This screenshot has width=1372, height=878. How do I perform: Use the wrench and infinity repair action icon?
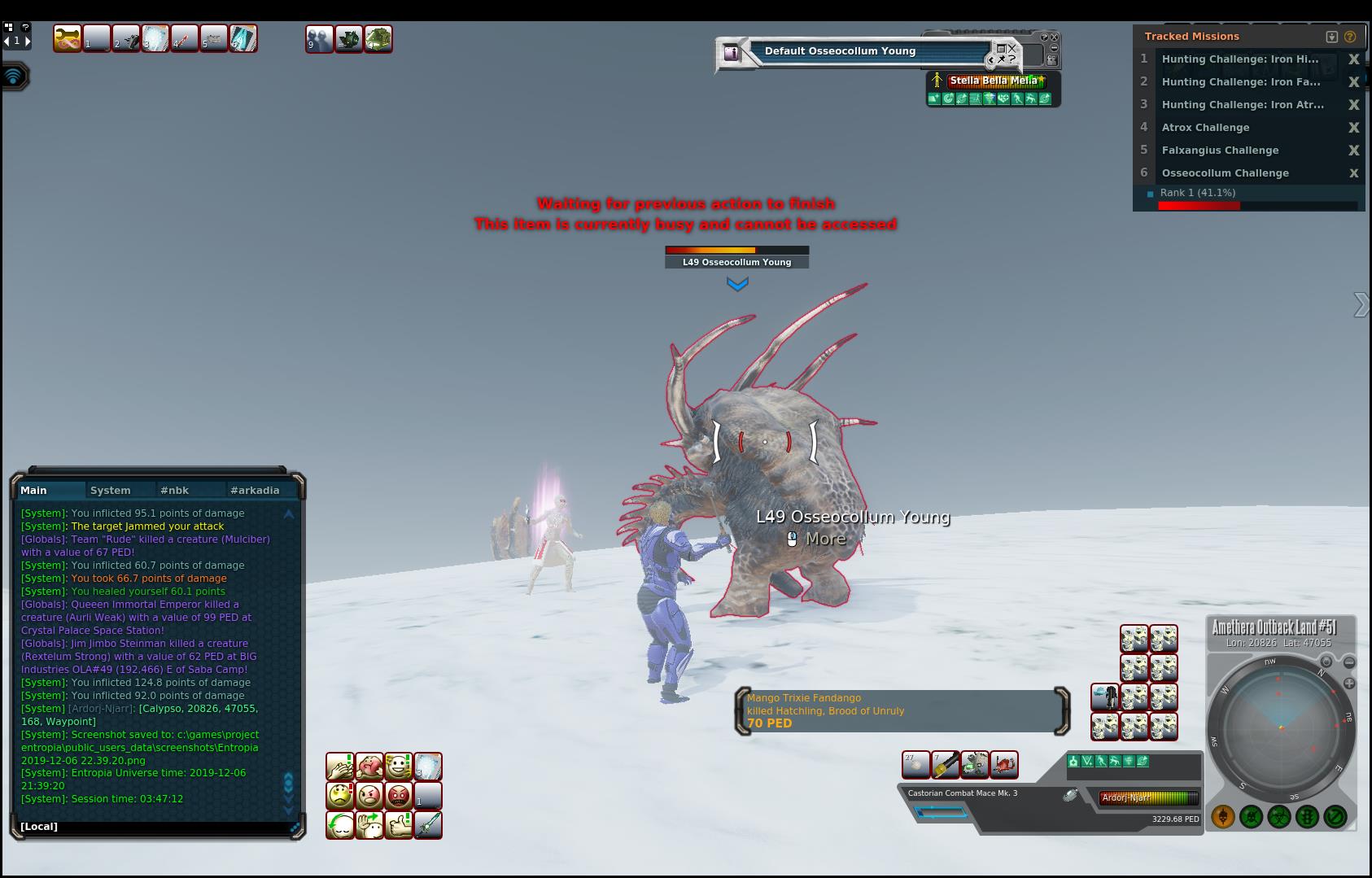(67, 38)
